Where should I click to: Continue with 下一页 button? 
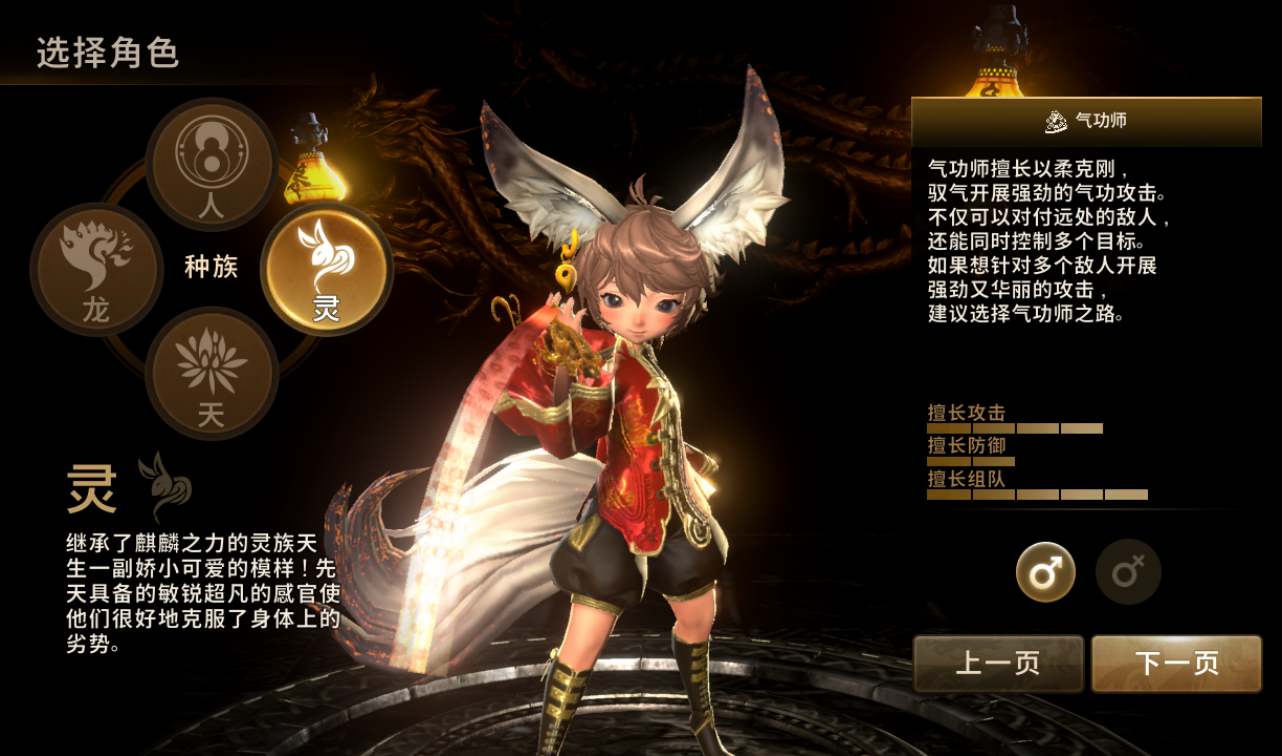pos(1176,663)
